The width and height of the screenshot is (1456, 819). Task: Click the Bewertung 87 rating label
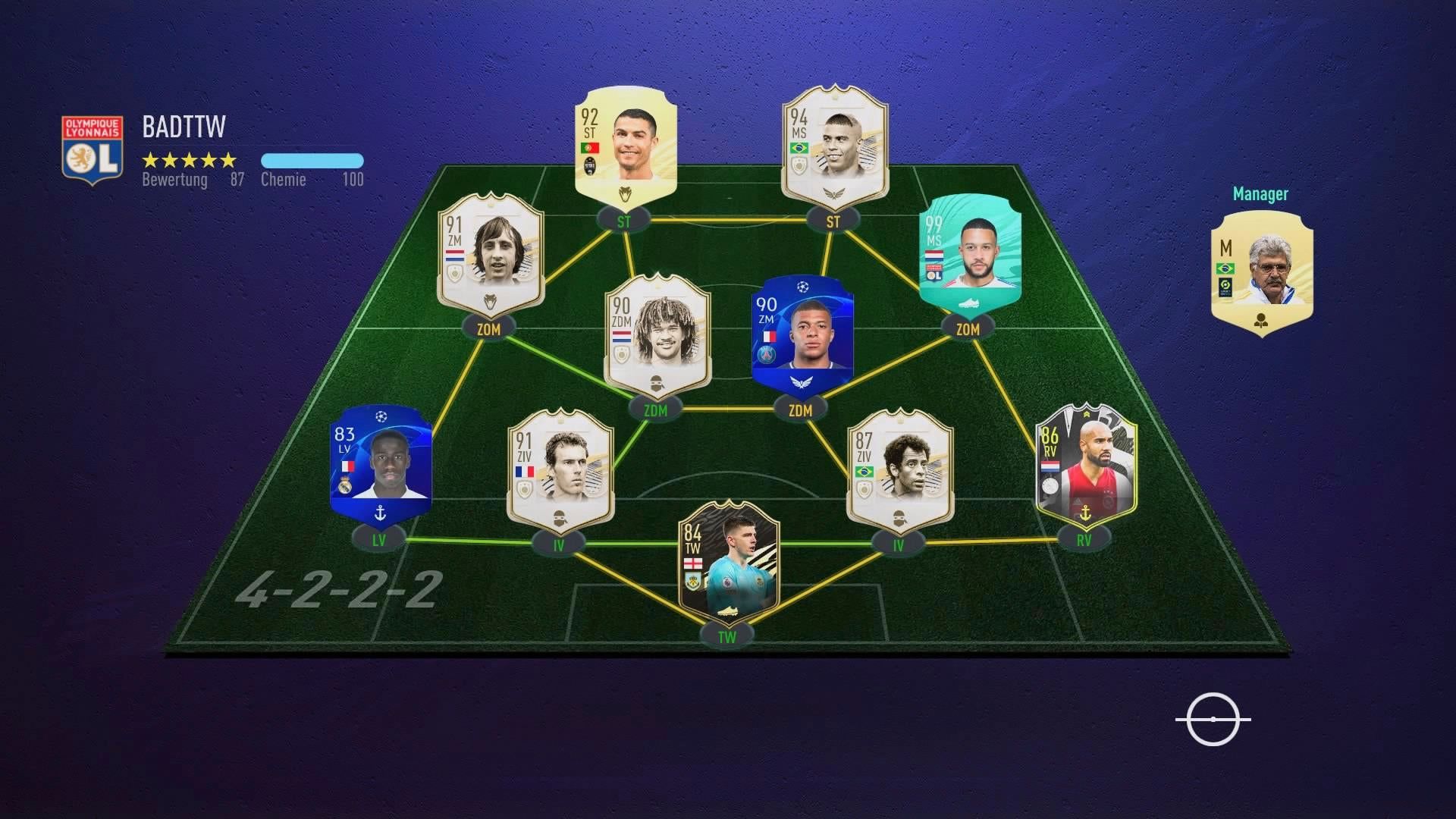coord(190,180)
